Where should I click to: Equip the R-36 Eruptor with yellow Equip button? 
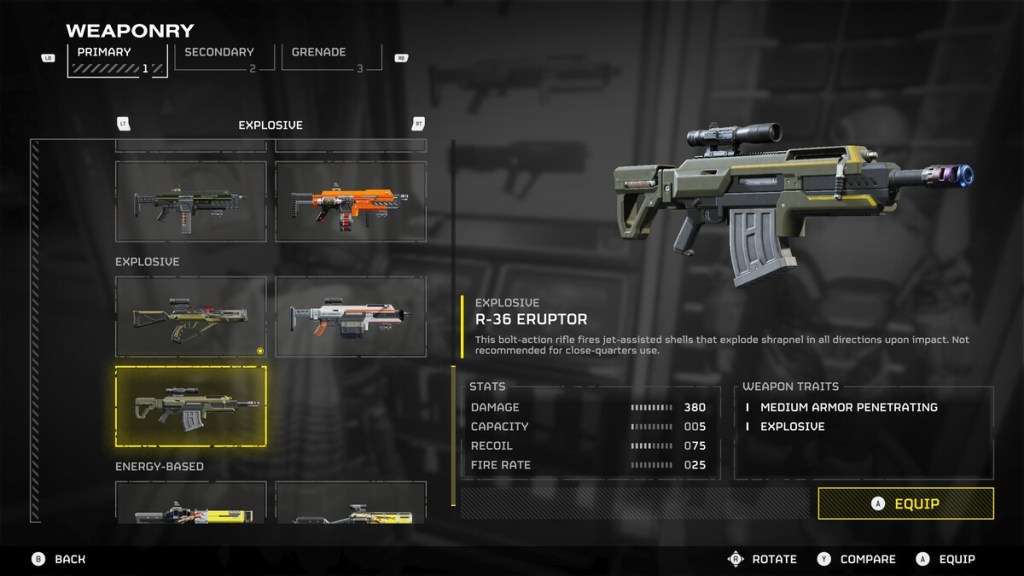tap(905, 504)
